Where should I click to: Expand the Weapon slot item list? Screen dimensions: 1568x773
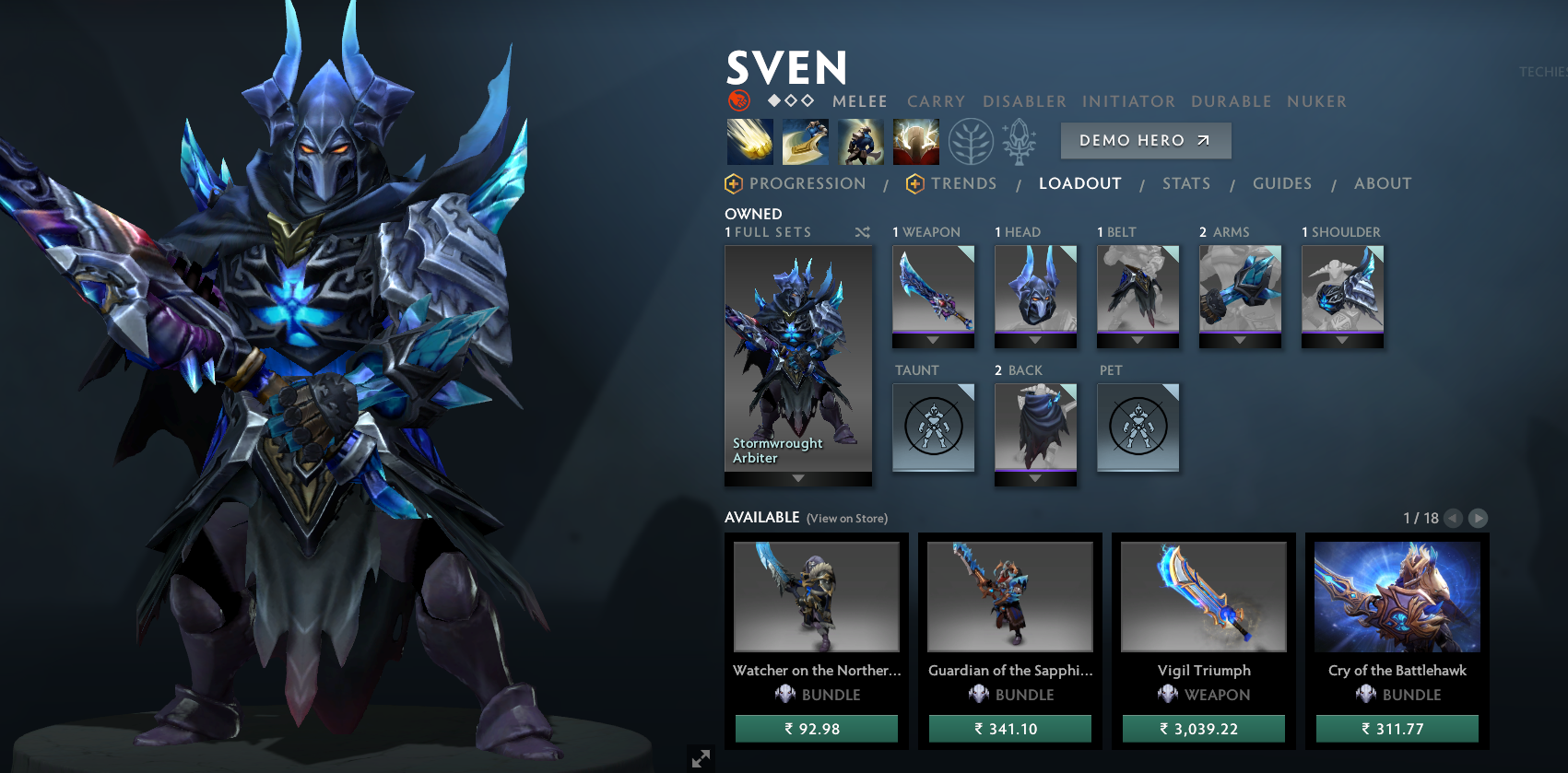tap(933, 340)
